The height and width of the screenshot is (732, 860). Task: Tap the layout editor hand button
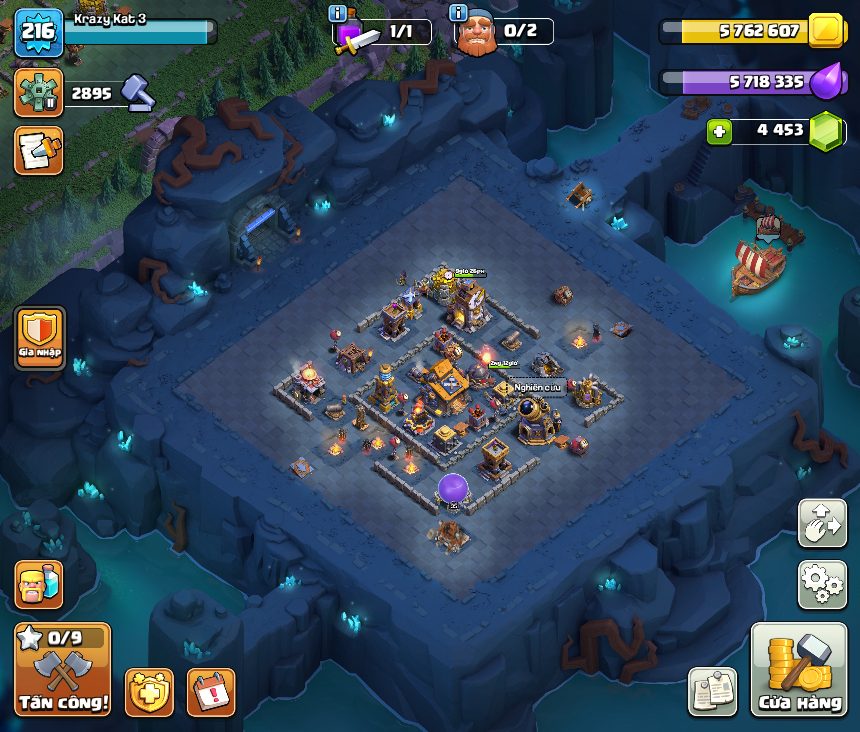pyautogui.click(x=821, y=522)
